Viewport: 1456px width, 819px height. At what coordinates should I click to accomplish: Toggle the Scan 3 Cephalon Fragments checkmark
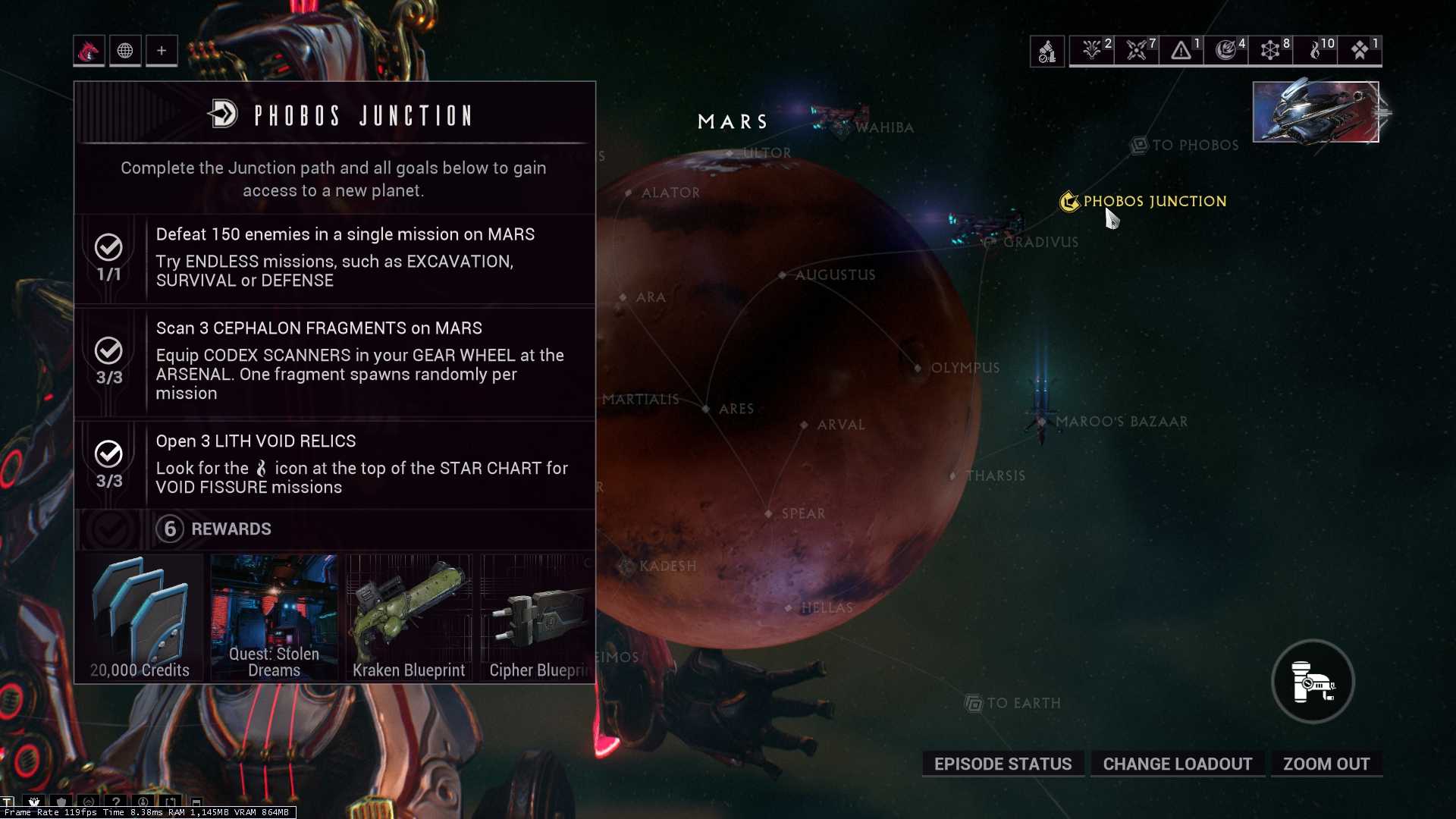pos(109,351)
